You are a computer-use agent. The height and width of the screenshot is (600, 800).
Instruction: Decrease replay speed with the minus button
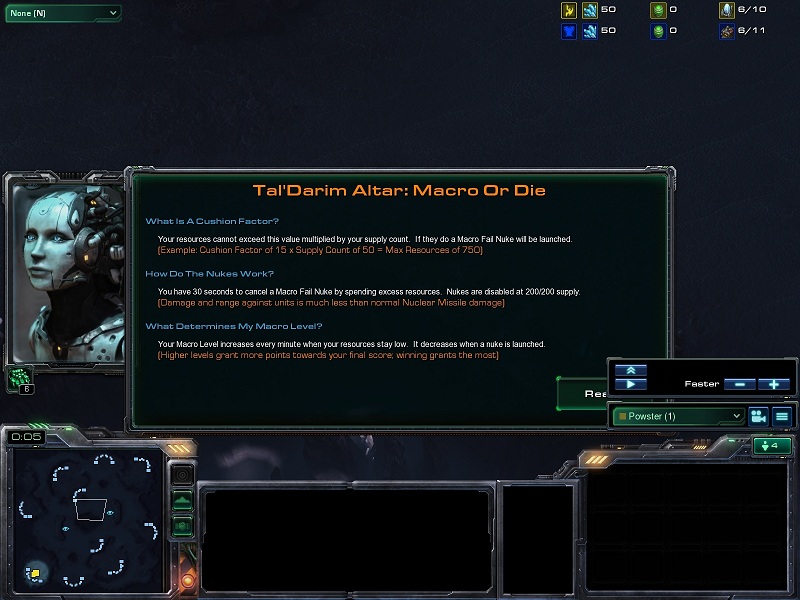point(739,384)
